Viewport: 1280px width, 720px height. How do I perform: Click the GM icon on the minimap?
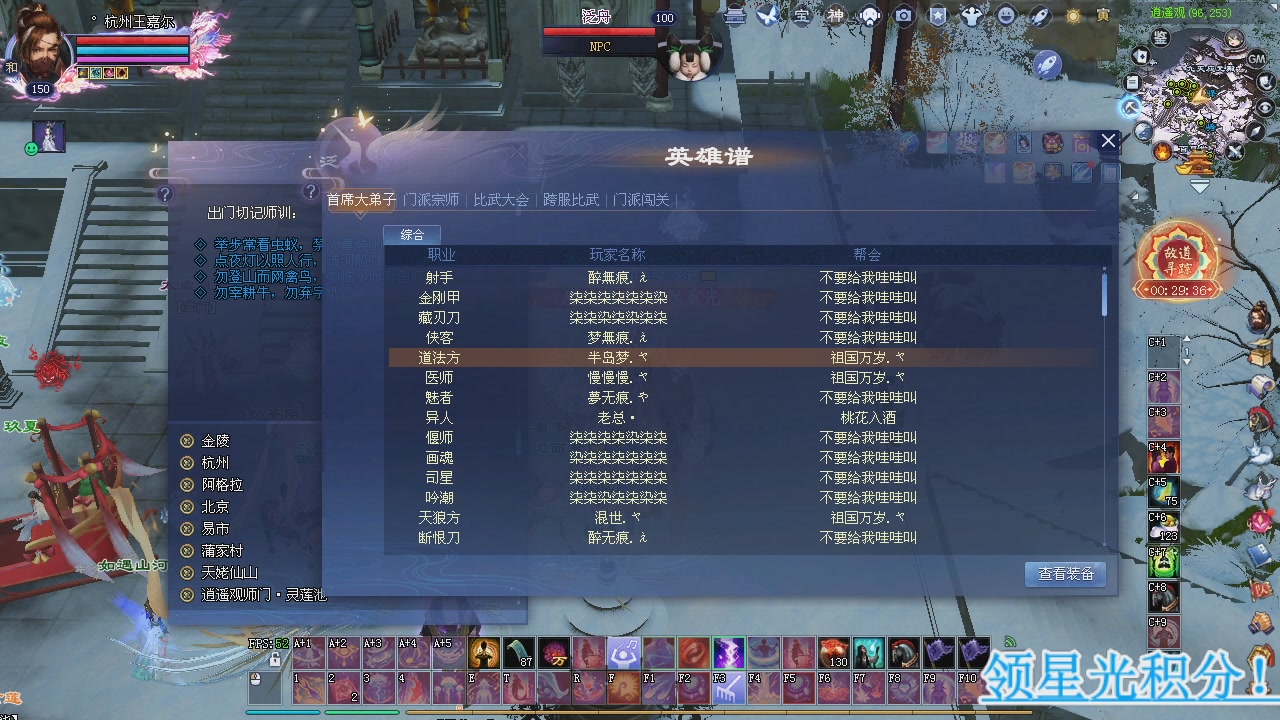1256,59
